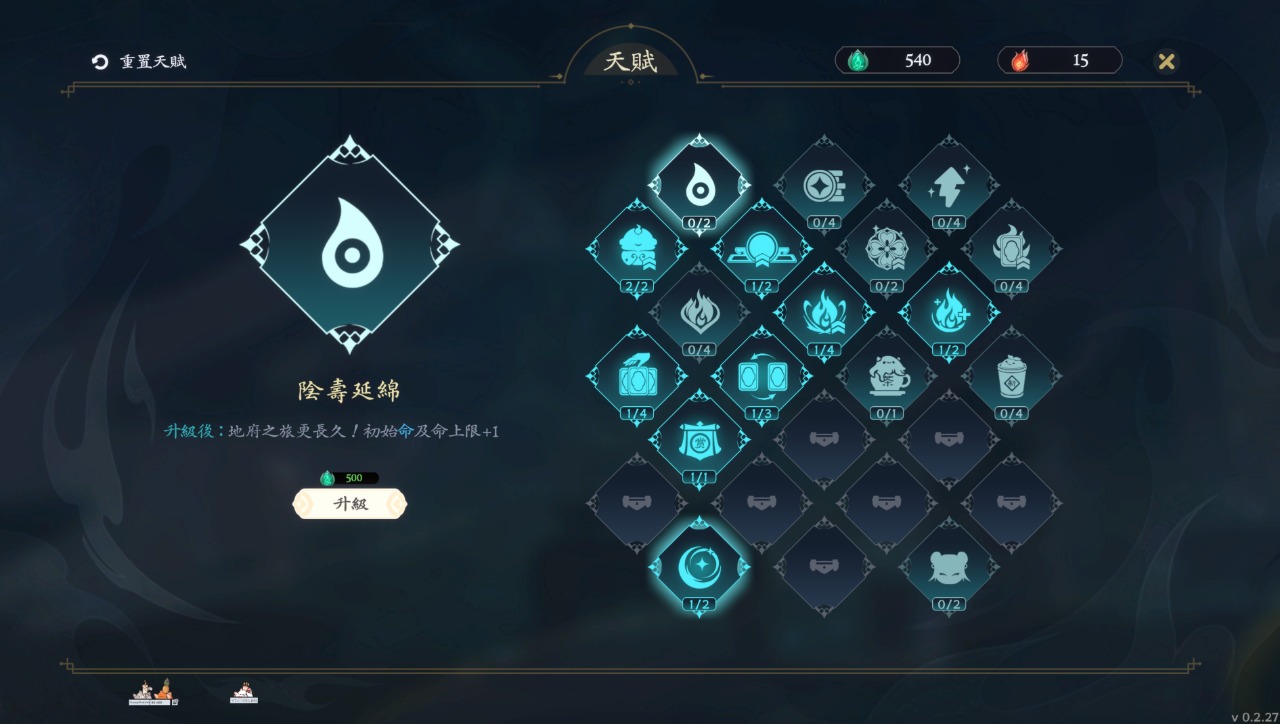Screen dimensions: 1280x724
Task: Select the flame-drop eye talent node
Action: click(699, 185)
